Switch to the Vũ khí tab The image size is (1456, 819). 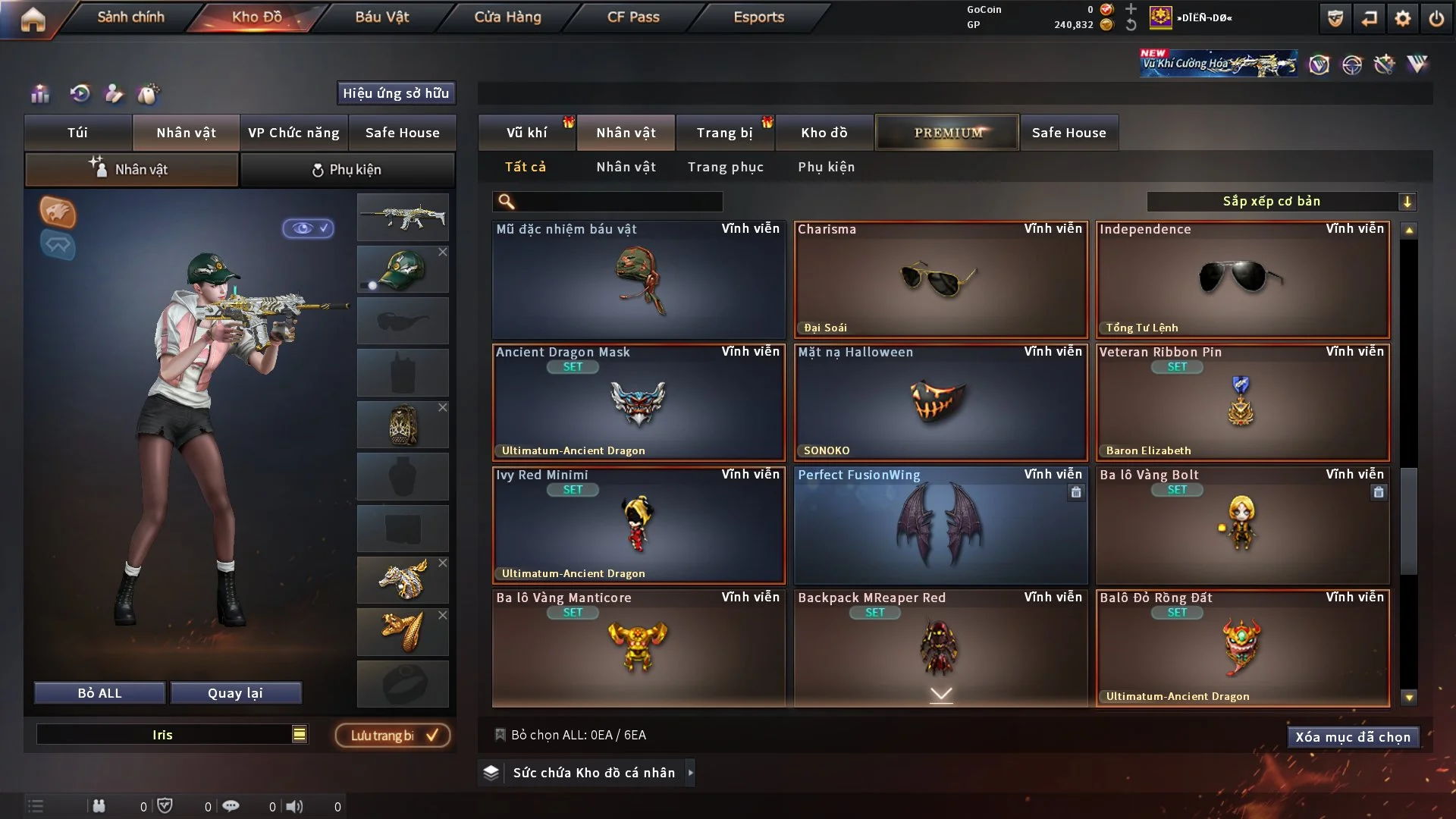click(526, 133)
